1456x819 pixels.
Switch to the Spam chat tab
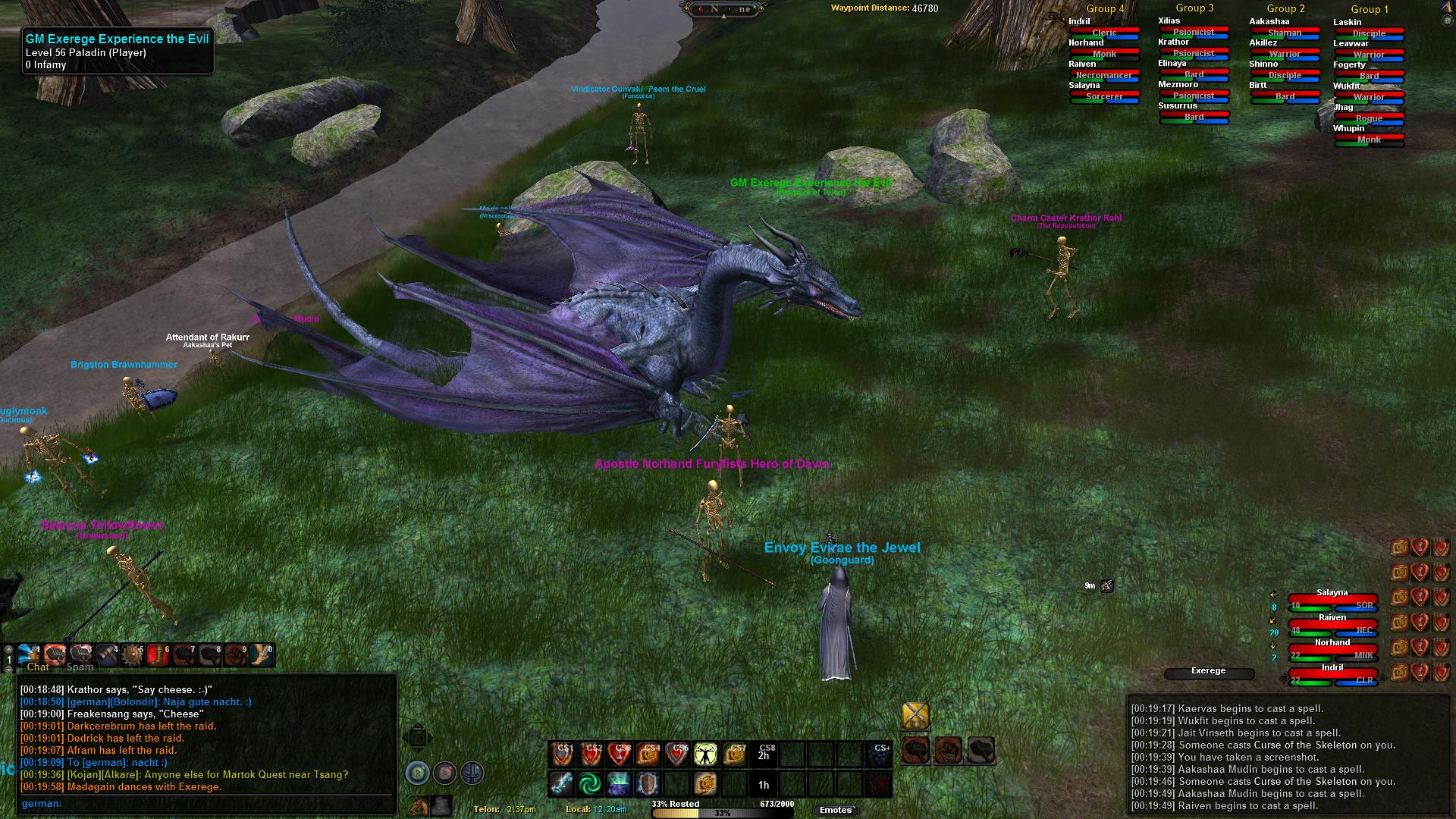coord(80,667)
